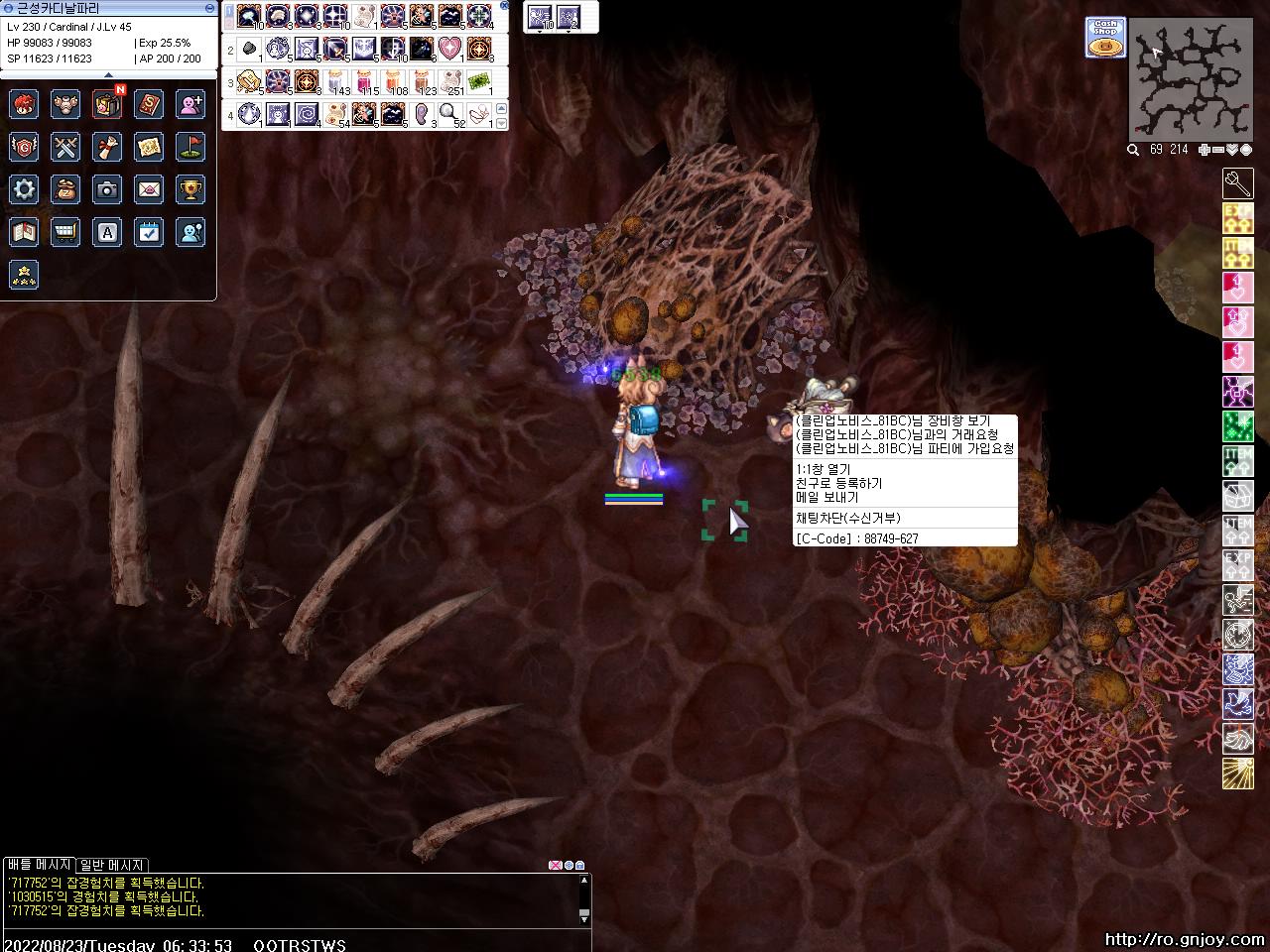Use the green ticket hotbar item

480,81
